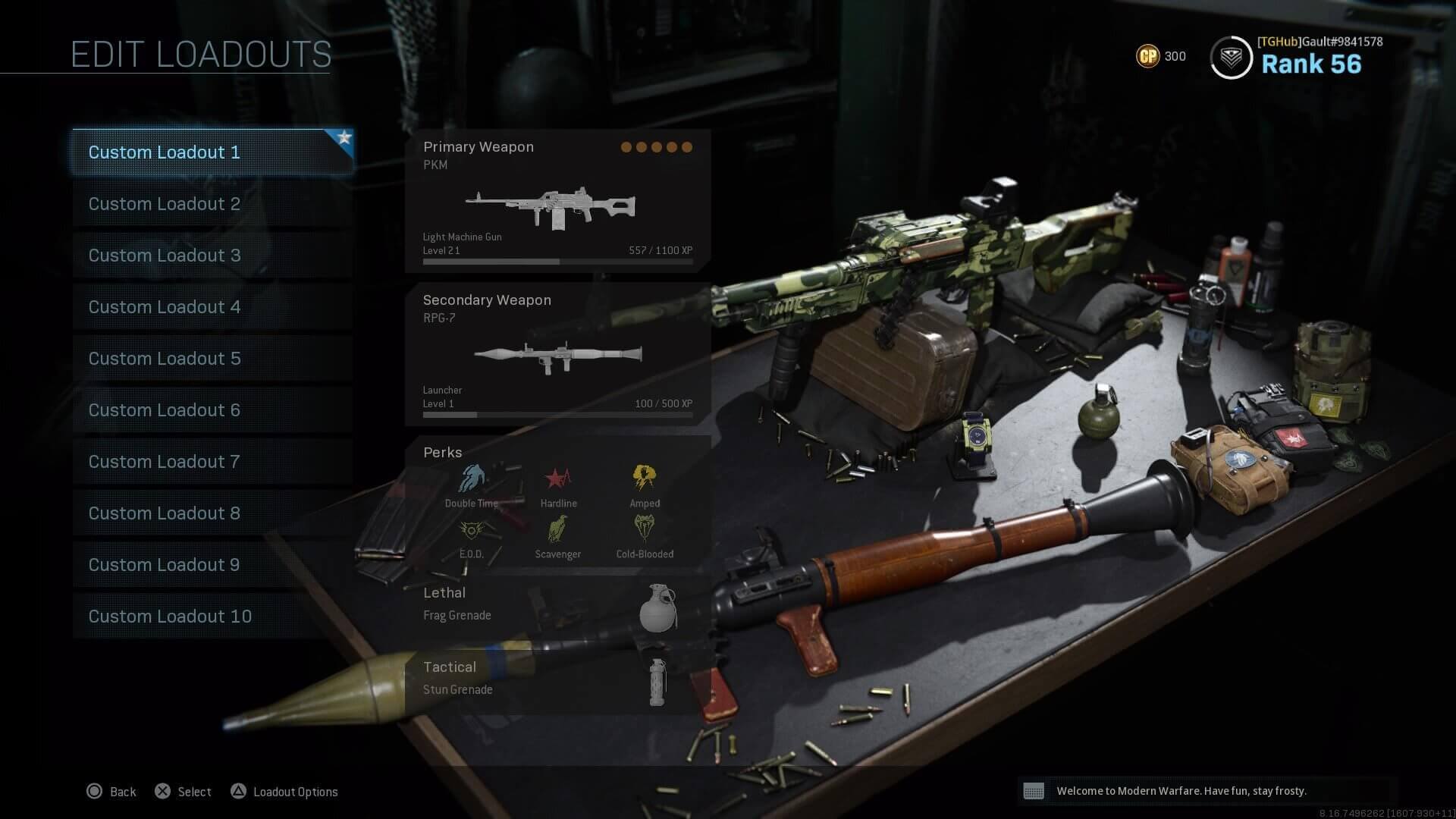Switch to Custom Loadout 2
This screenshot has height=819, width=1456.
point(164,204)
